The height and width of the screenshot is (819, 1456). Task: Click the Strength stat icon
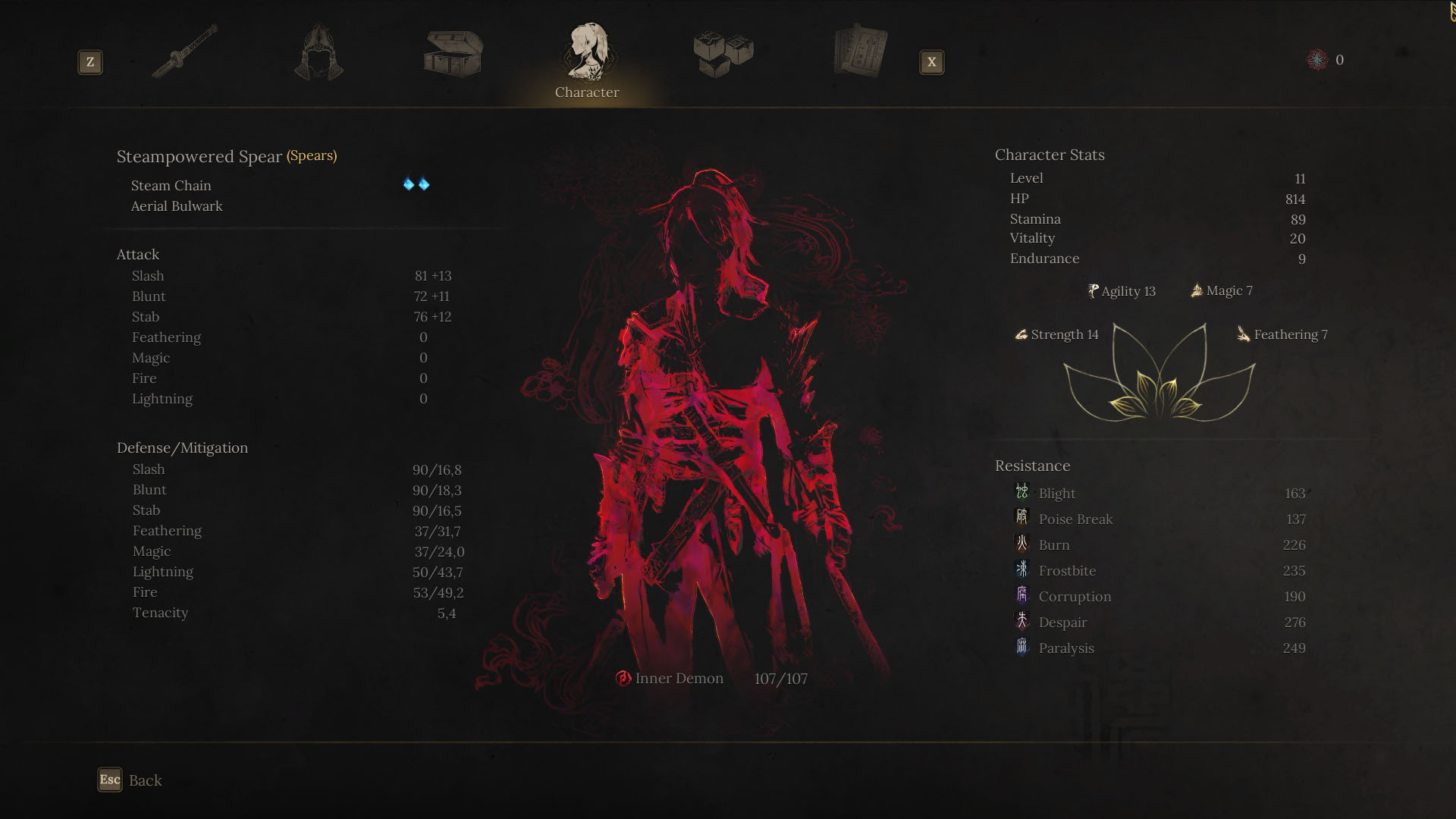(1021, 334)
